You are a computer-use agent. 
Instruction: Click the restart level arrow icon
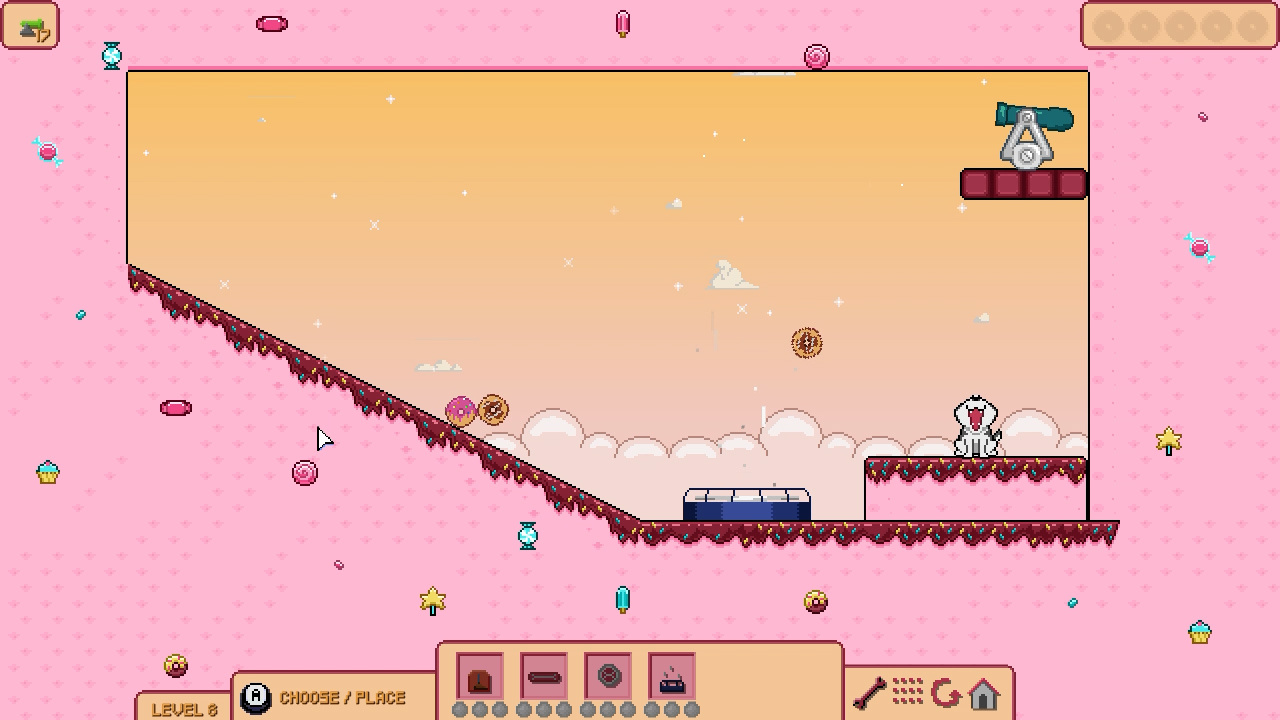click(948, 691)
